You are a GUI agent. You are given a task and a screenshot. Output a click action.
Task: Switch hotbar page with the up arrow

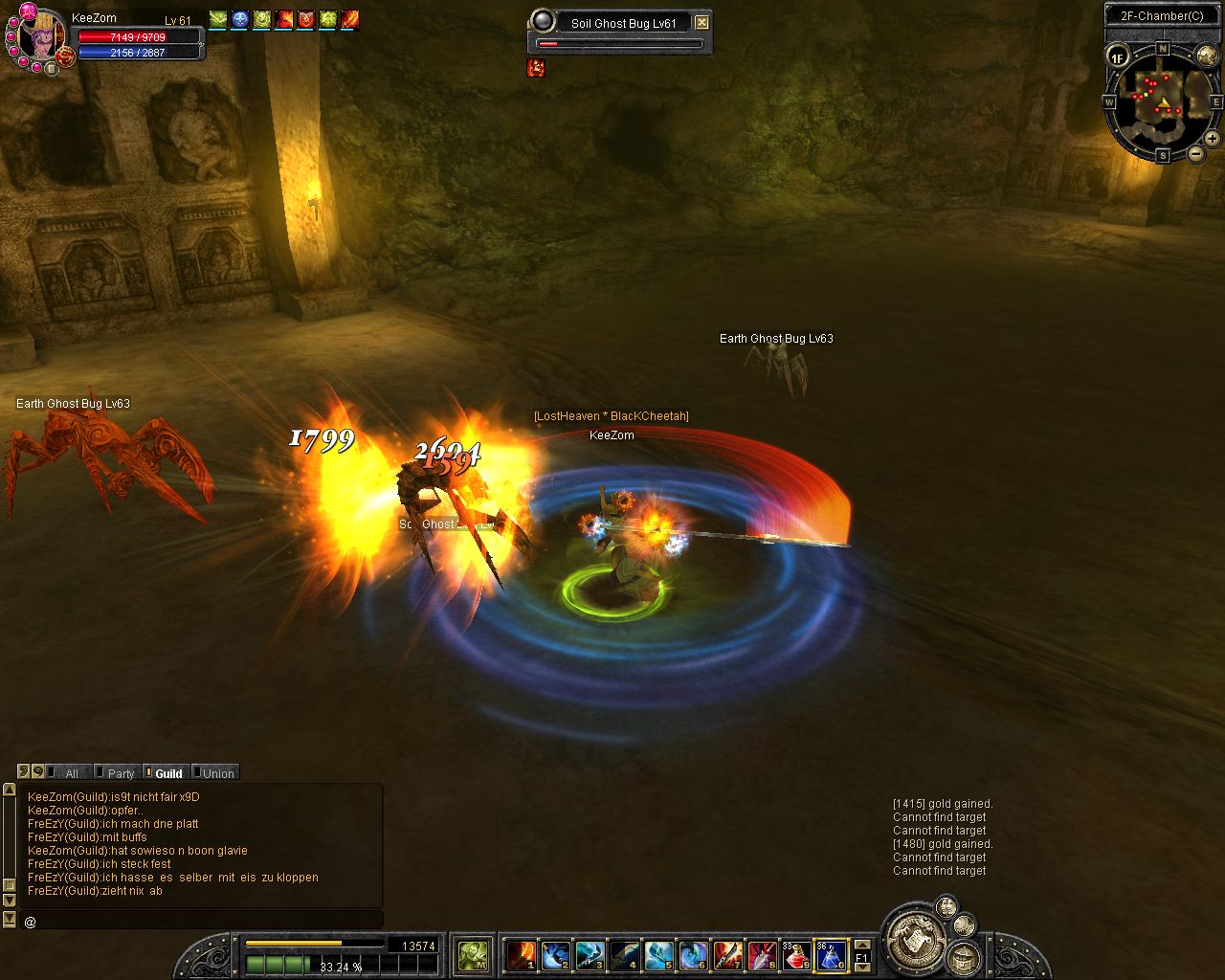pos(861,945)
